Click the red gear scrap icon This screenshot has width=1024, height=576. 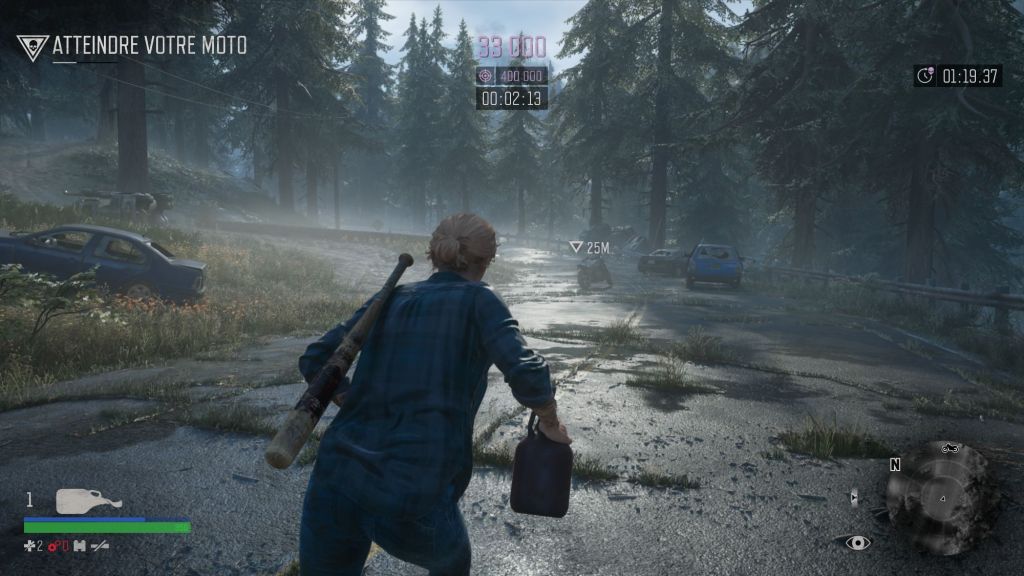pos(55,545)
